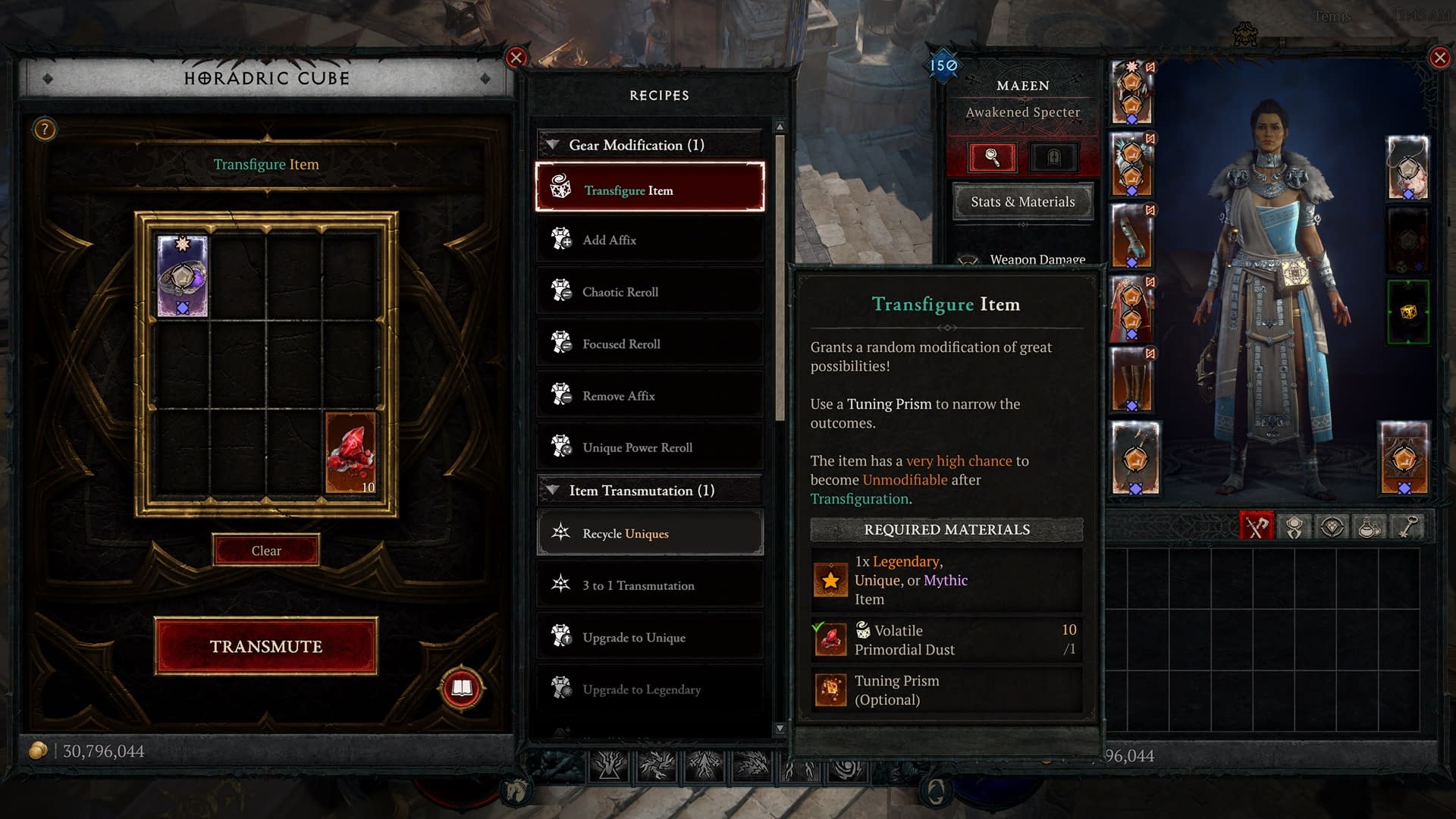Select the Chaotic Reroll recipe
Image resolution: width=1456 pixels, height=819 pixels.
click(650, 292)
